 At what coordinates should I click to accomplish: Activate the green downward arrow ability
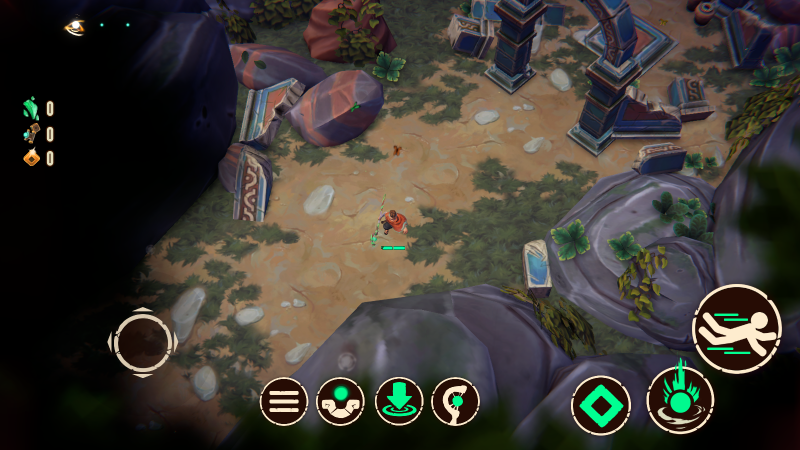click(399, 402)
